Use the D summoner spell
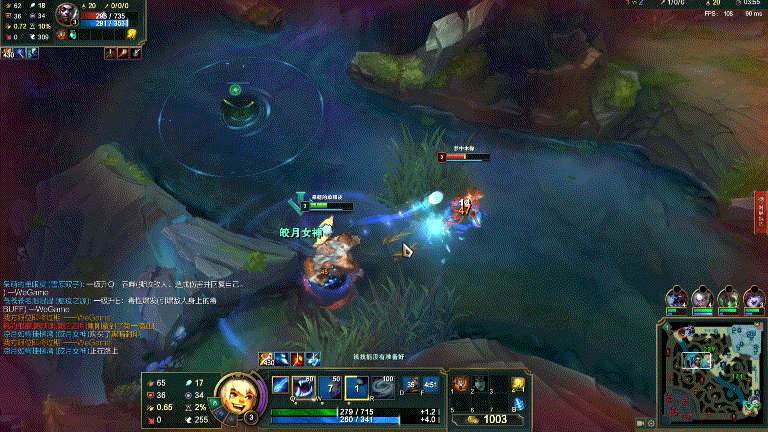This screenshot has width=768, height=432. tap(410, 385)
